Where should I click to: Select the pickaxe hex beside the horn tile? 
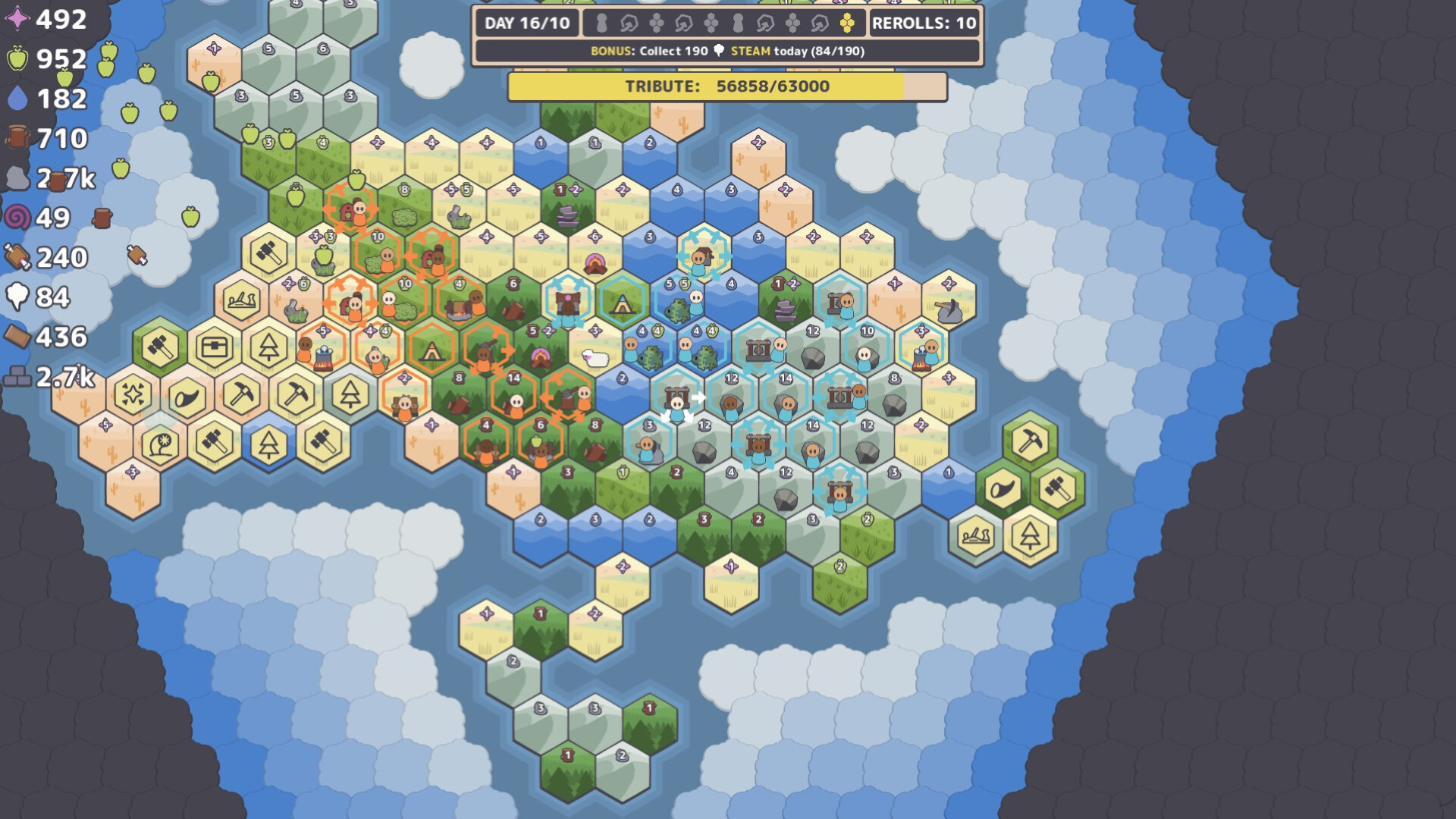(x=243, y=393)
